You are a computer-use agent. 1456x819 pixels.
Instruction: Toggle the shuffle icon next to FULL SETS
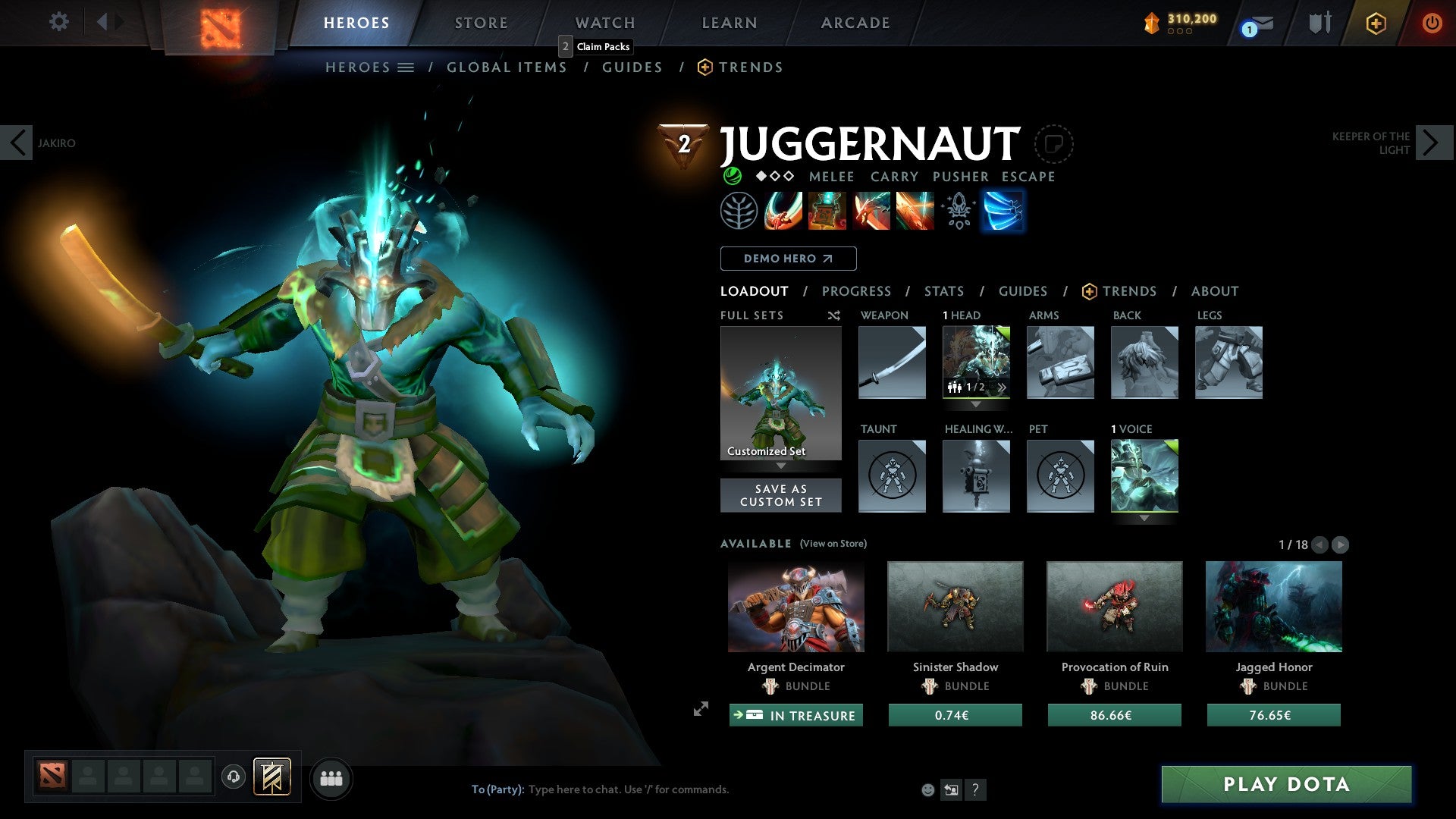833,315
